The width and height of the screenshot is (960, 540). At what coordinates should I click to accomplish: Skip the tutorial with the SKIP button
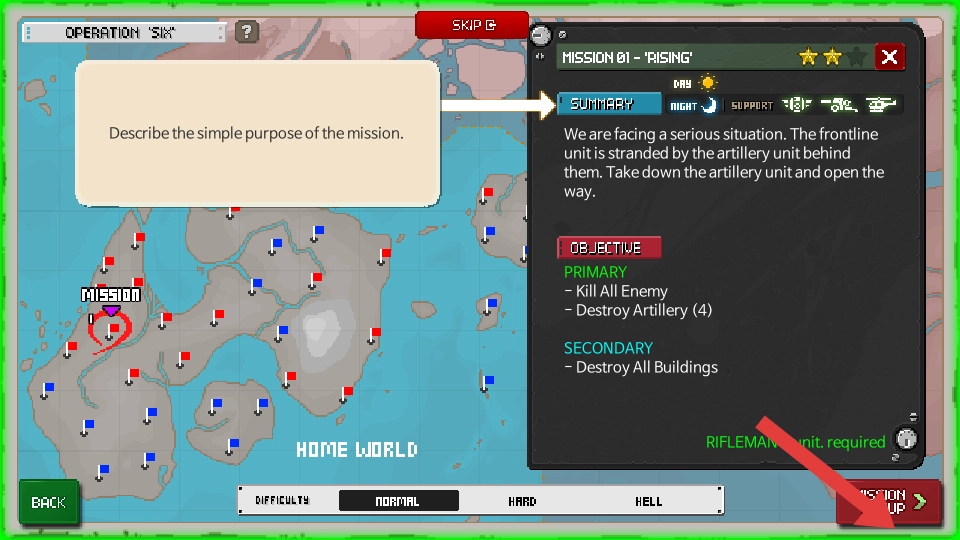(471, 25)
